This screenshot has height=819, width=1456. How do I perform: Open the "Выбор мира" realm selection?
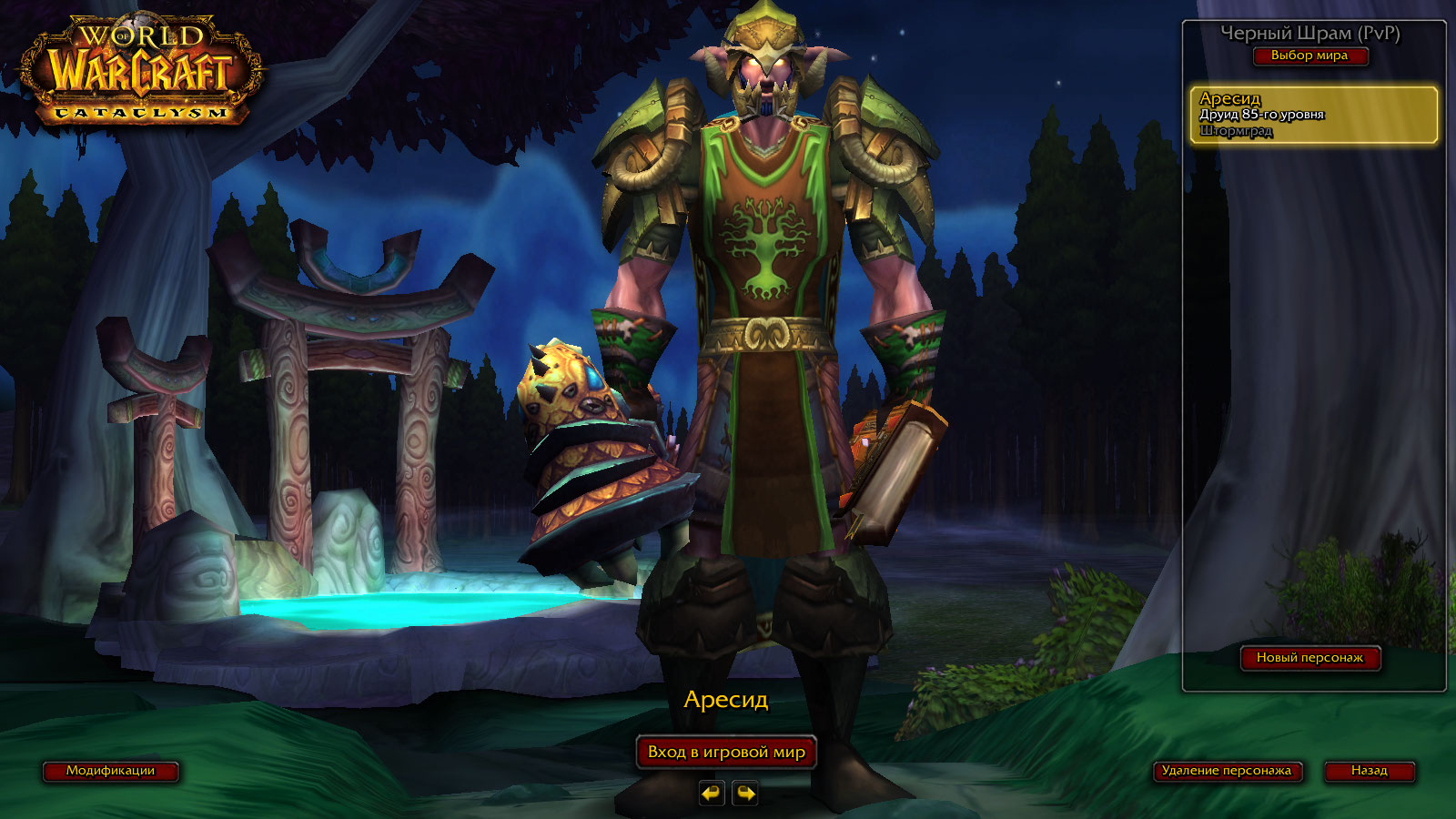(x=1309, y=56)
